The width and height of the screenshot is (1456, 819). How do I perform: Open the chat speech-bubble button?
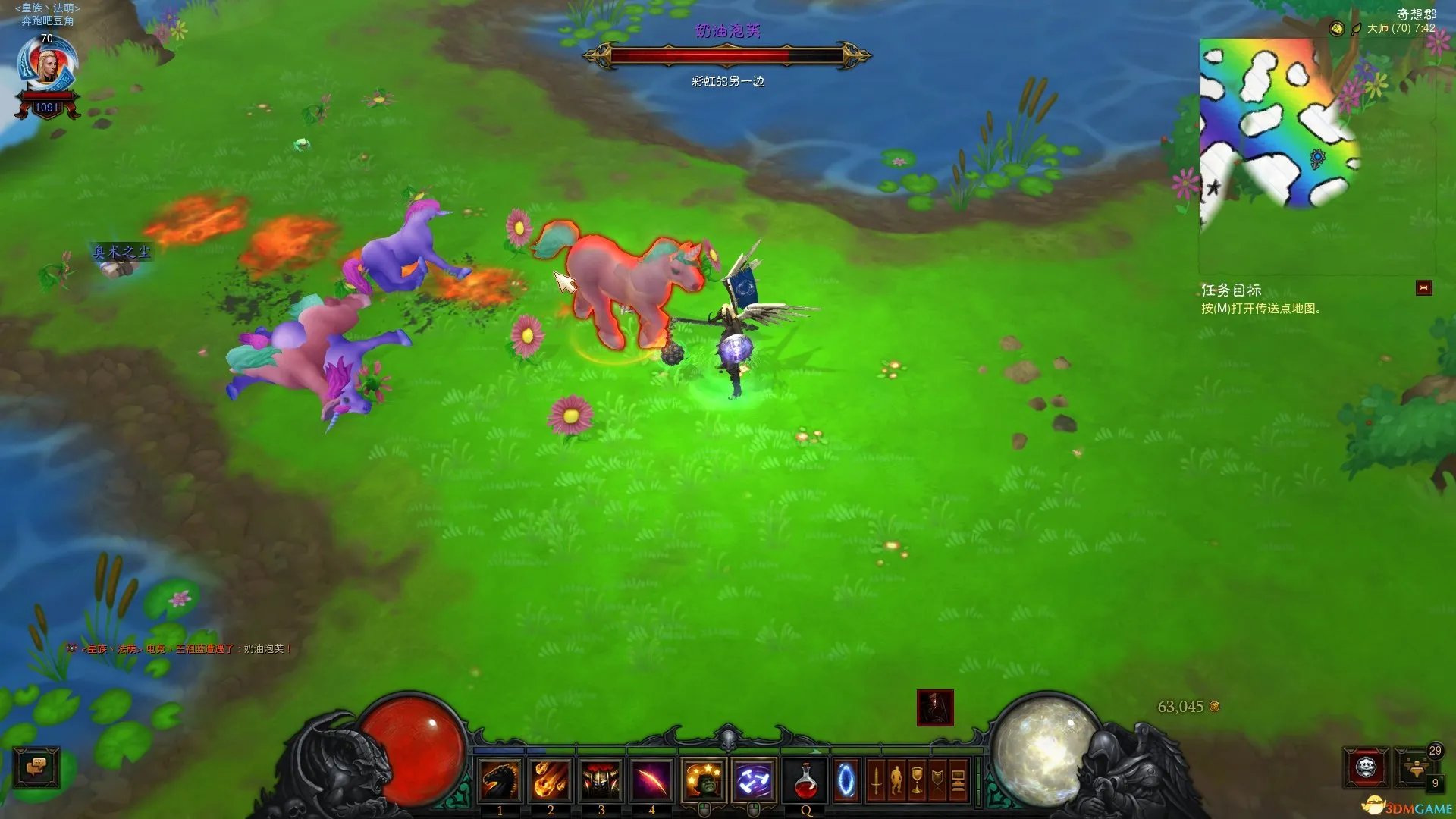coord(36,768)
